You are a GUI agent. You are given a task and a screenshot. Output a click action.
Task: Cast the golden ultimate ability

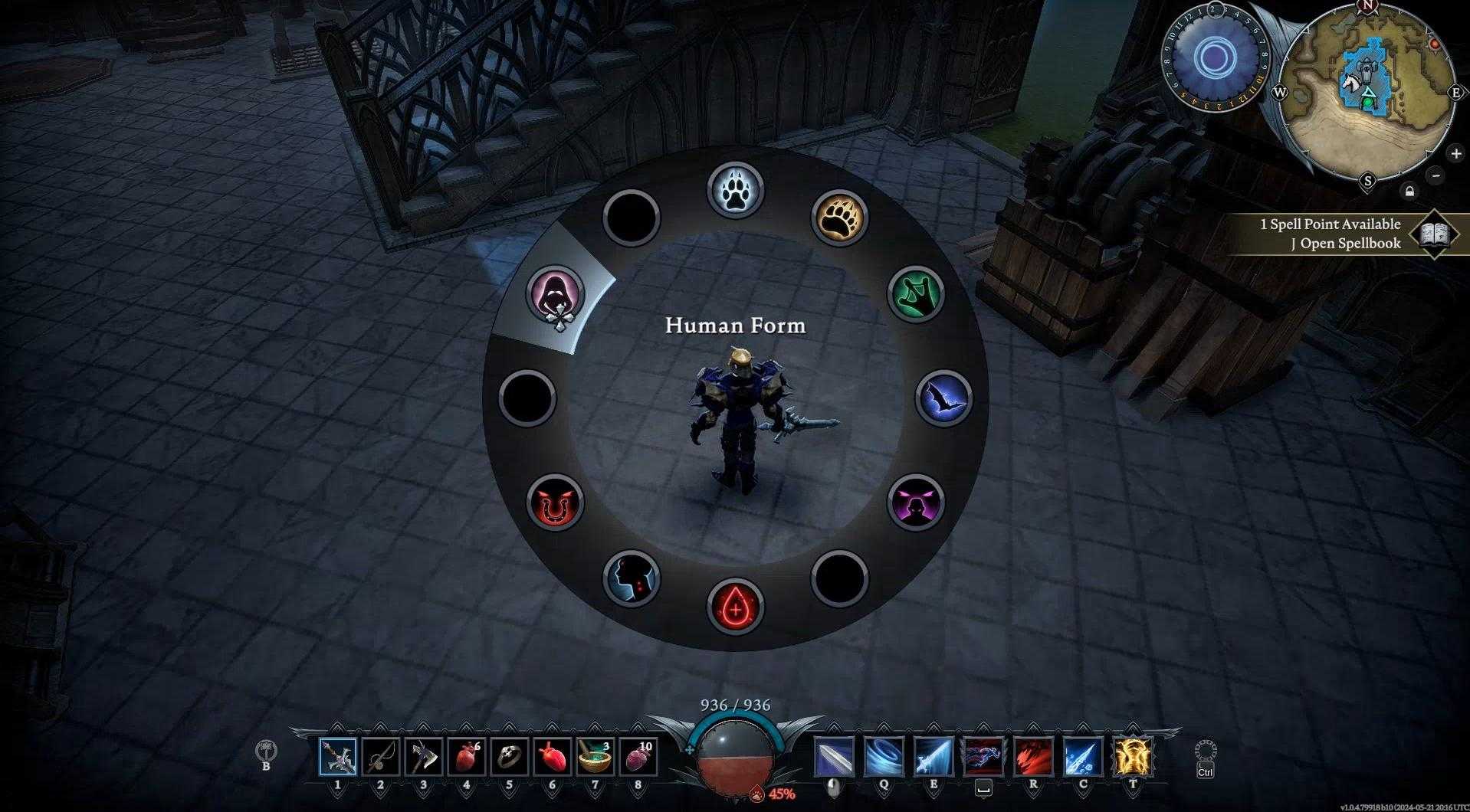click(x=1134, y=757)
